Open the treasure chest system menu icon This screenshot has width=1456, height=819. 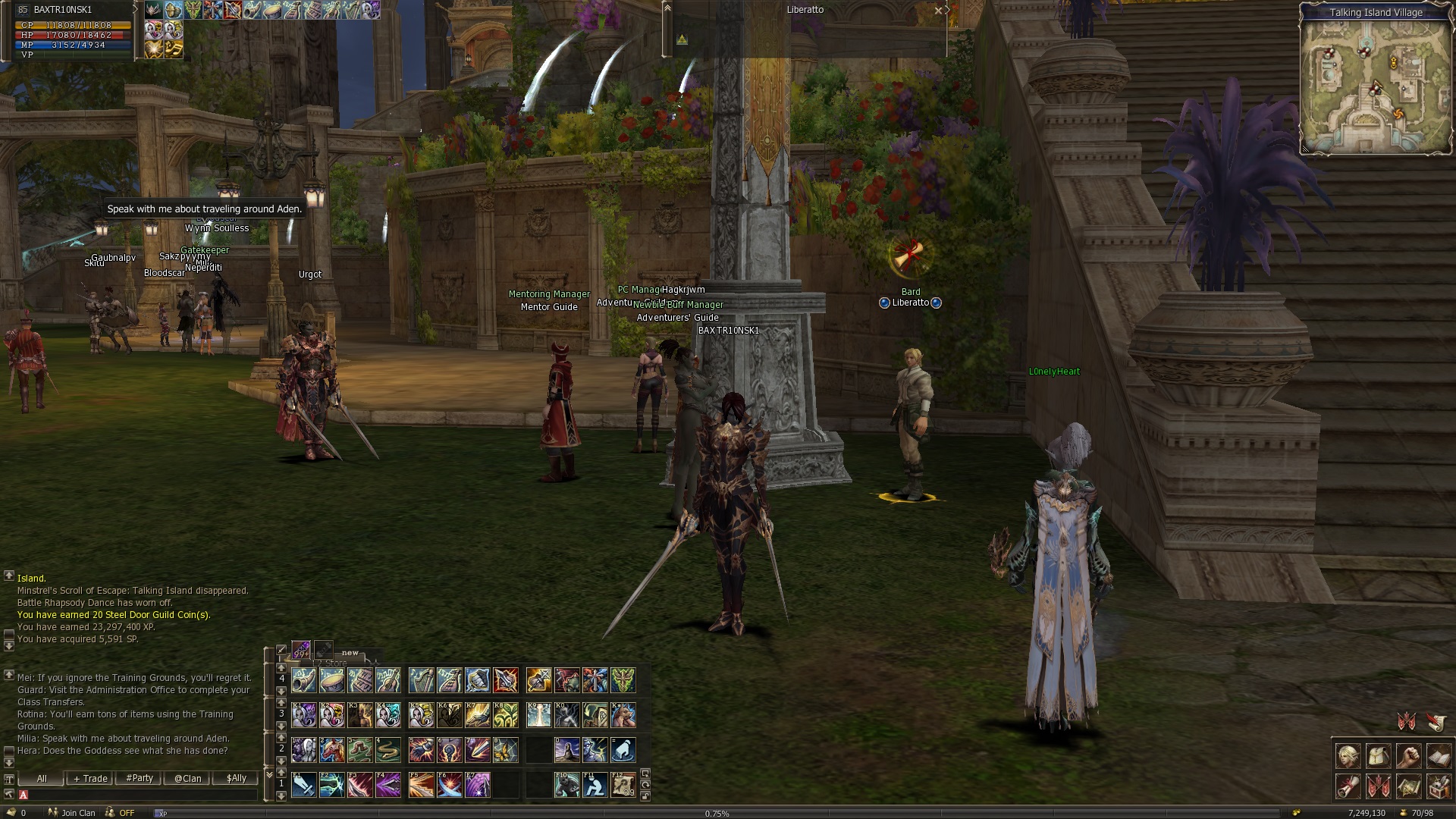(x=1439, y=786)
